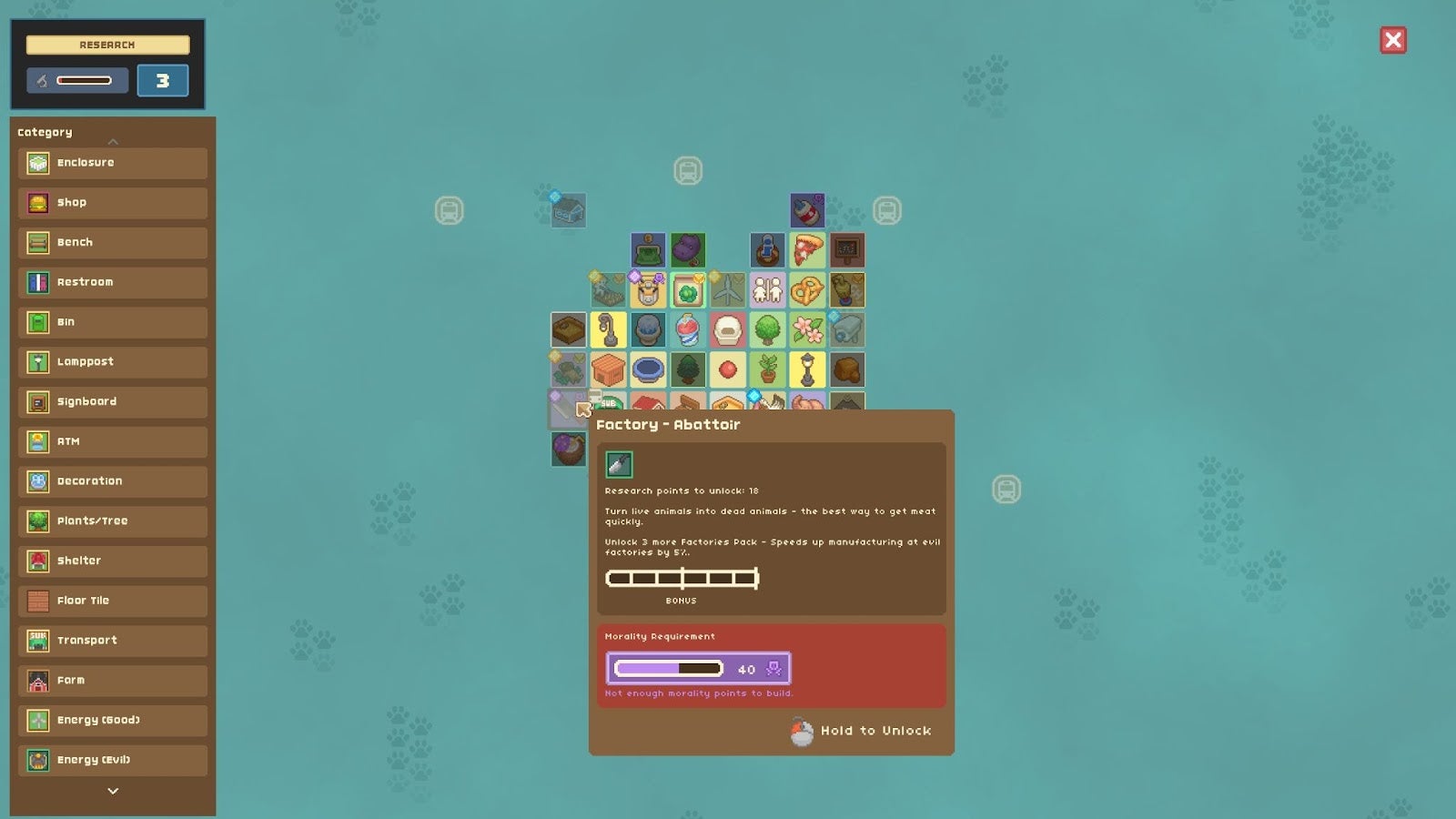
Task: Open the trampoline research node
Action: tap(648, 368)
